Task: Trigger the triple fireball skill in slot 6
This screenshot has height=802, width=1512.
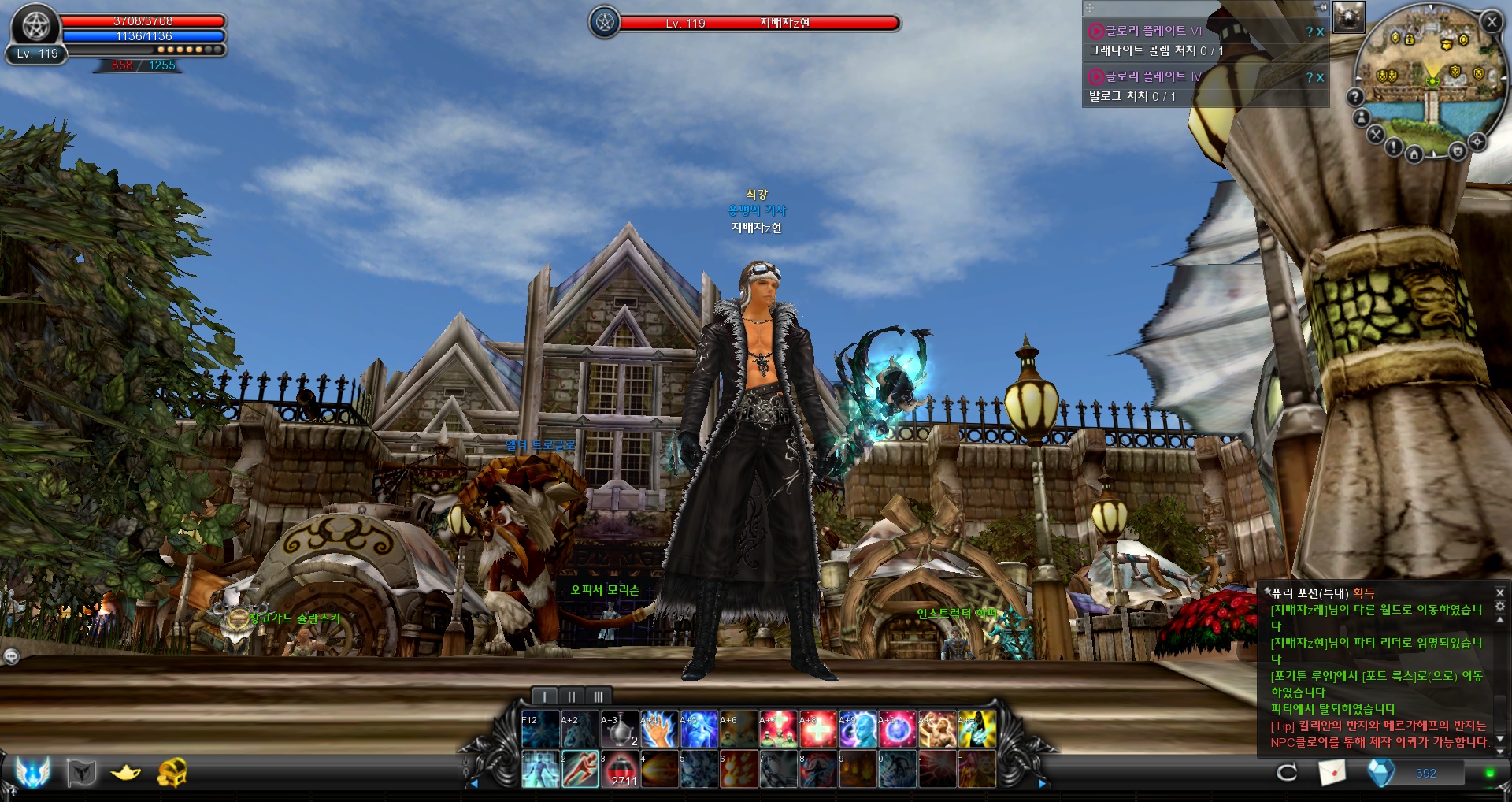Action: [x=739, y=769]
